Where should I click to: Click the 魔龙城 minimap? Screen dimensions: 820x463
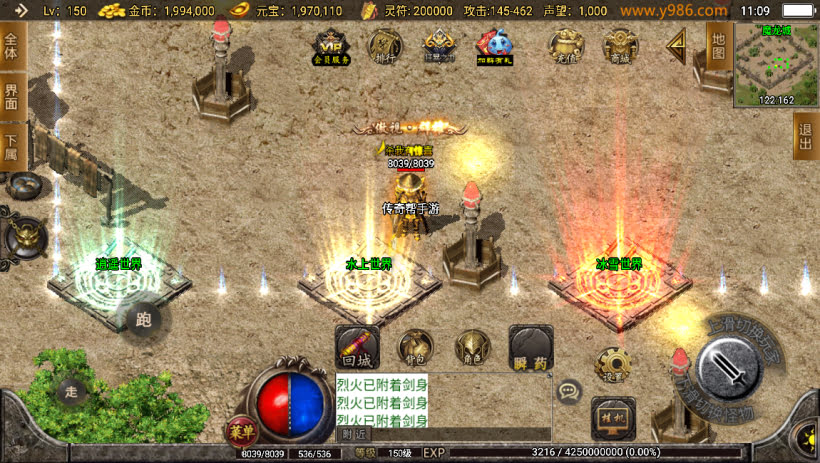click(x=775, y=62)
